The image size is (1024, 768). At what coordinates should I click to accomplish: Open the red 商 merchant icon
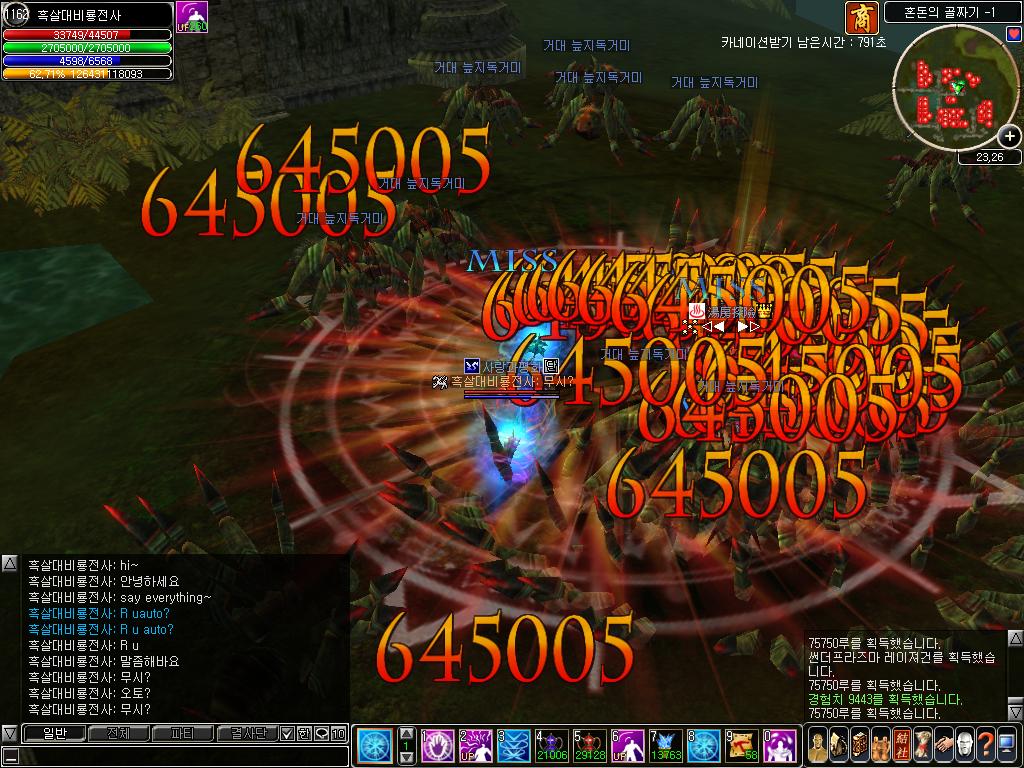859,16
